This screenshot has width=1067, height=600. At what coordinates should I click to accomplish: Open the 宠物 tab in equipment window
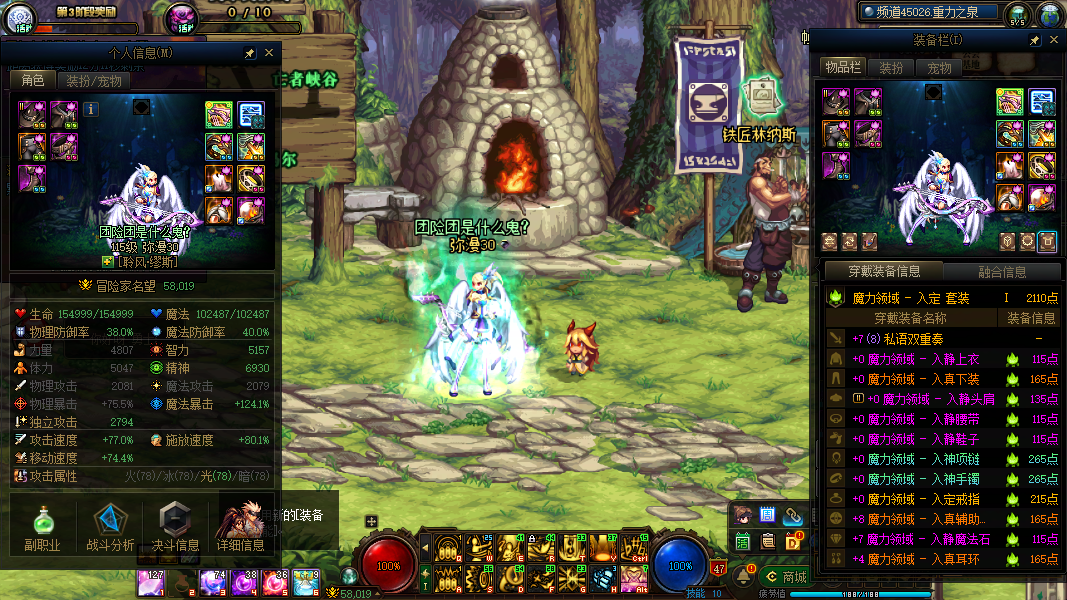[x=940, y=68]
